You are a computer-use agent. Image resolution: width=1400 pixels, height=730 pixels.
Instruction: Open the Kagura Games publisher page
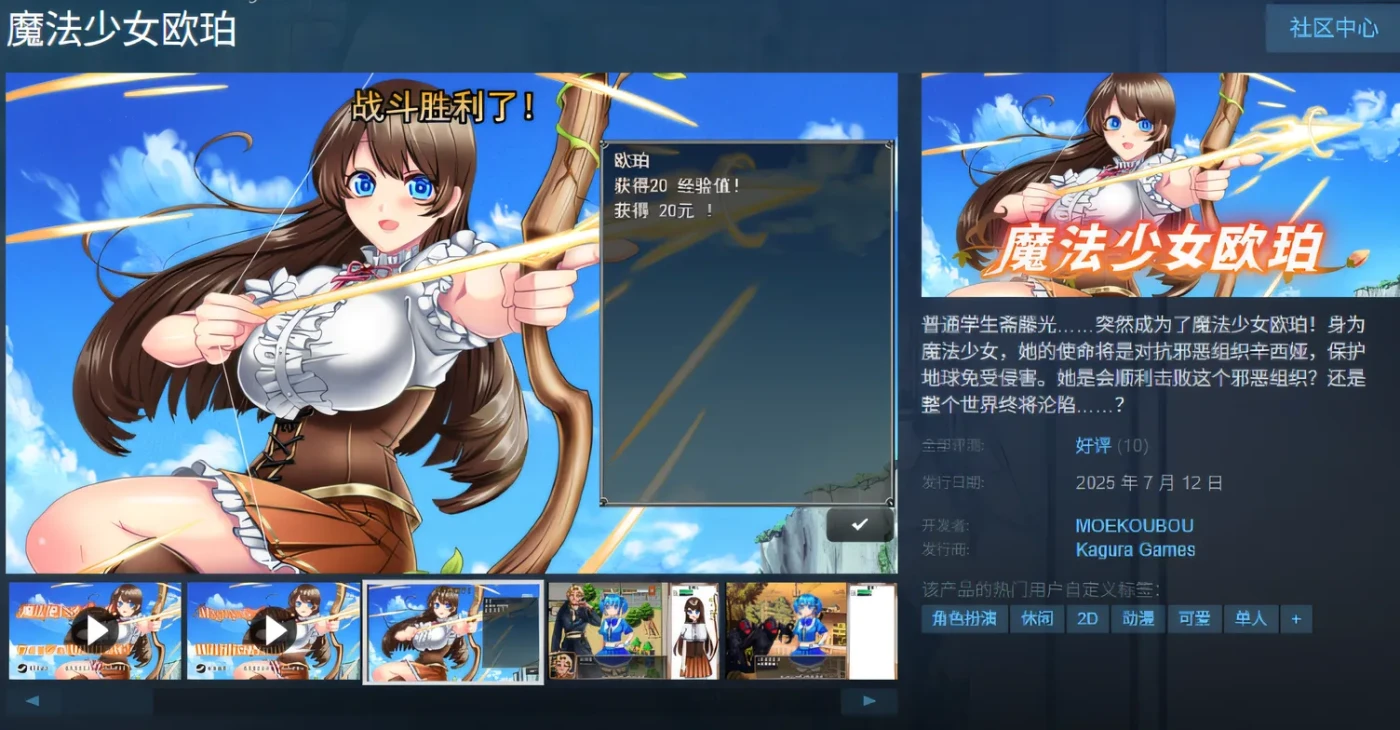point(1135,549)
